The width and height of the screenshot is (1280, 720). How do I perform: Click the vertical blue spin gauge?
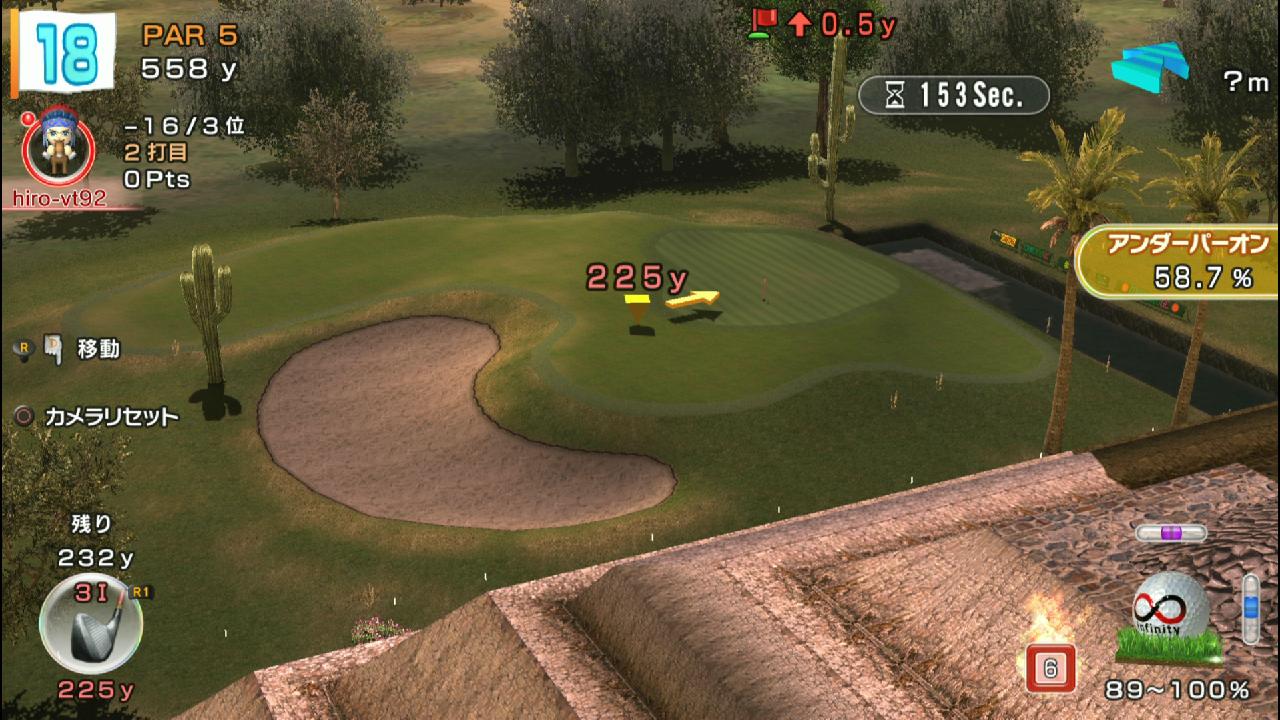(1250, 608)
